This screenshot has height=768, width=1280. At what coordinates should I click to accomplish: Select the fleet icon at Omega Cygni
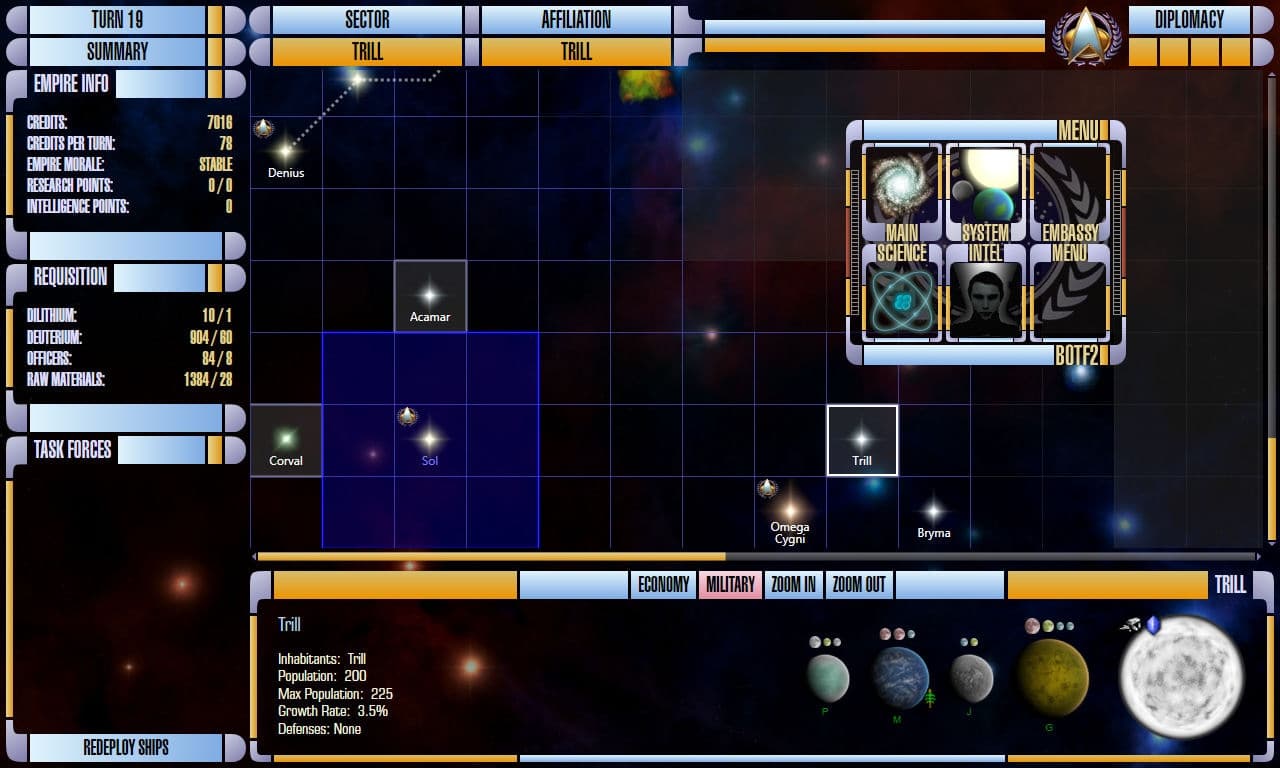click(768, 488)
